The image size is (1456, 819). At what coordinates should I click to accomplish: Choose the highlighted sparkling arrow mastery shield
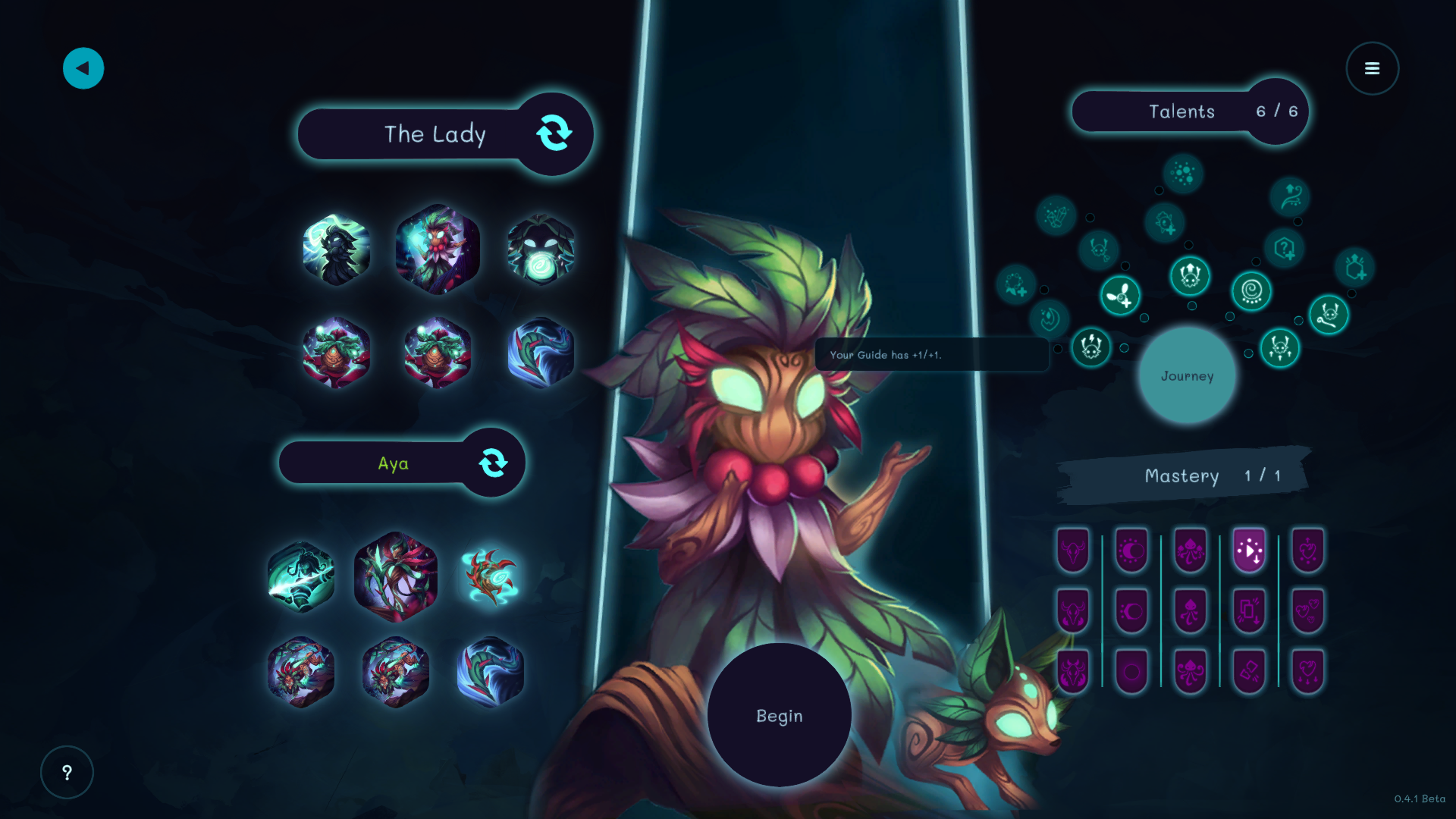point(1249,550)
